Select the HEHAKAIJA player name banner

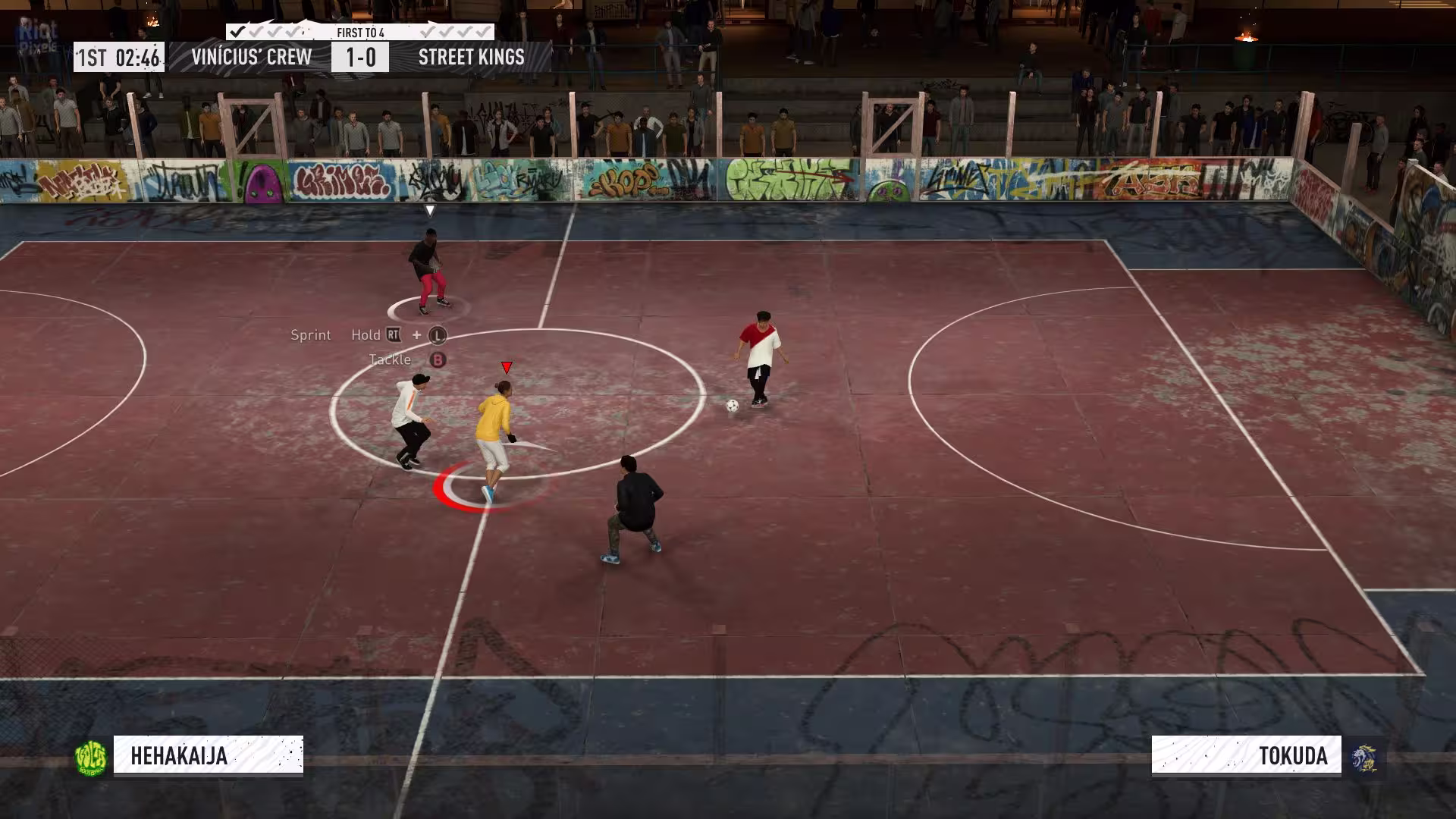(208, 755)
